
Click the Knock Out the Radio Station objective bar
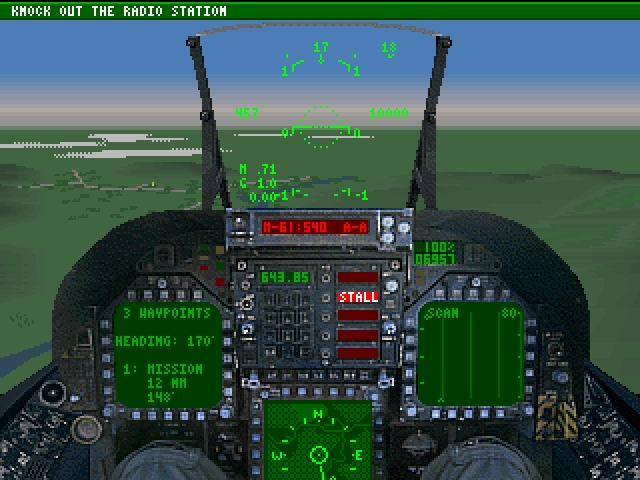pos(320,11)
